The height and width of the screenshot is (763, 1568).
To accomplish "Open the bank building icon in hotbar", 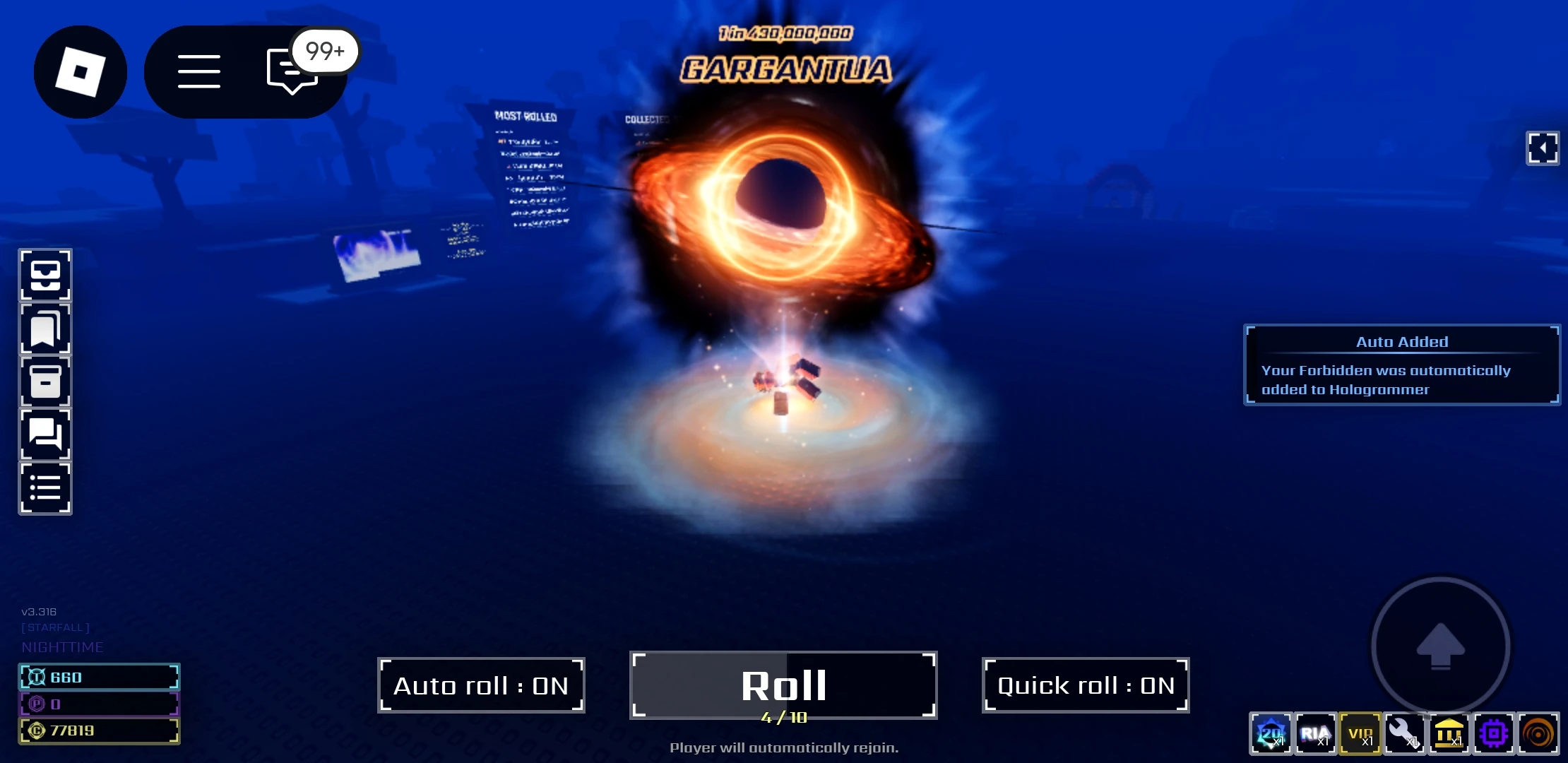I will [1448, 734].
